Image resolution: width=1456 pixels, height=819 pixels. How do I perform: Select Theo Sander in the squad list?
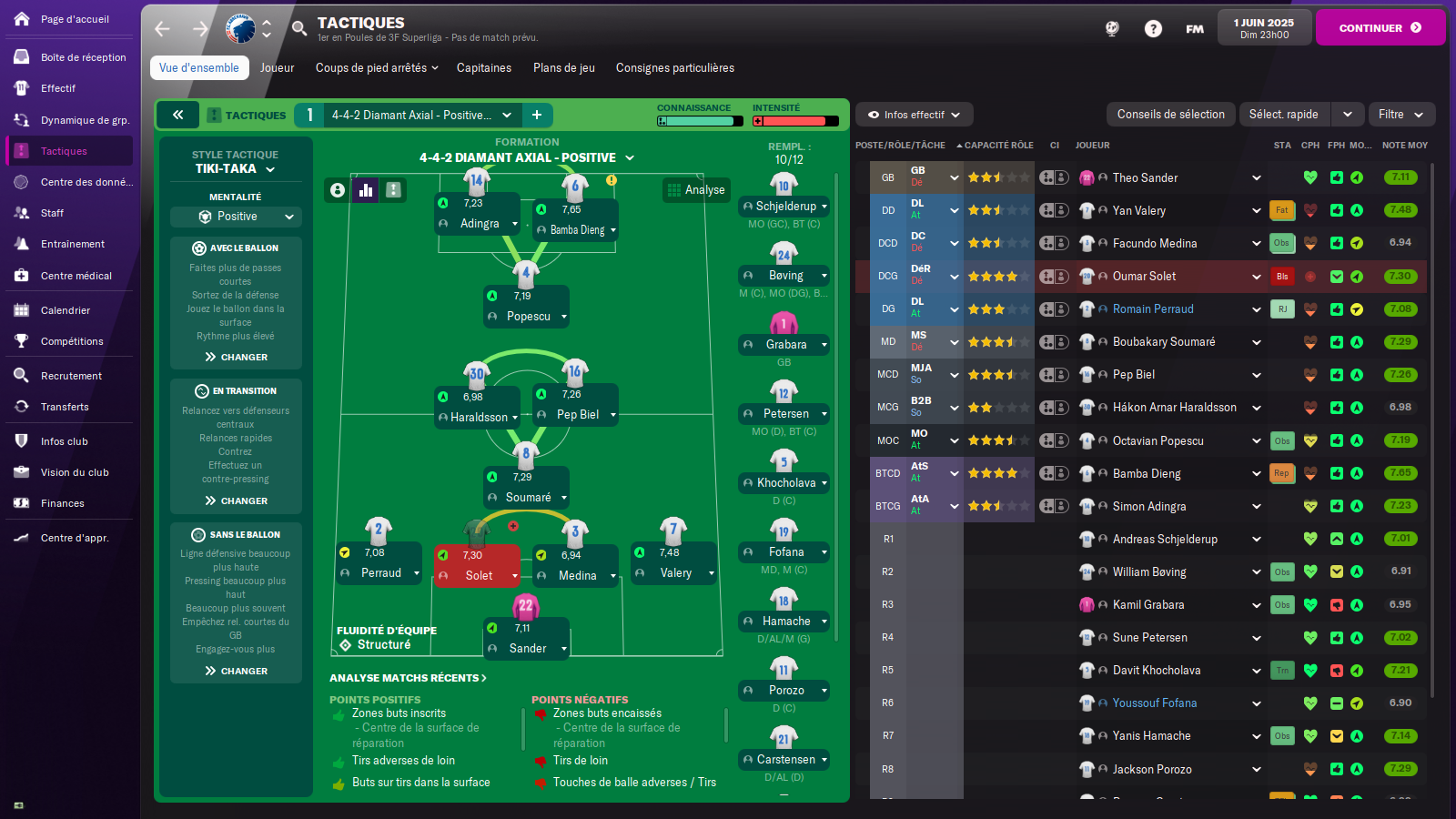[1145, 178]
